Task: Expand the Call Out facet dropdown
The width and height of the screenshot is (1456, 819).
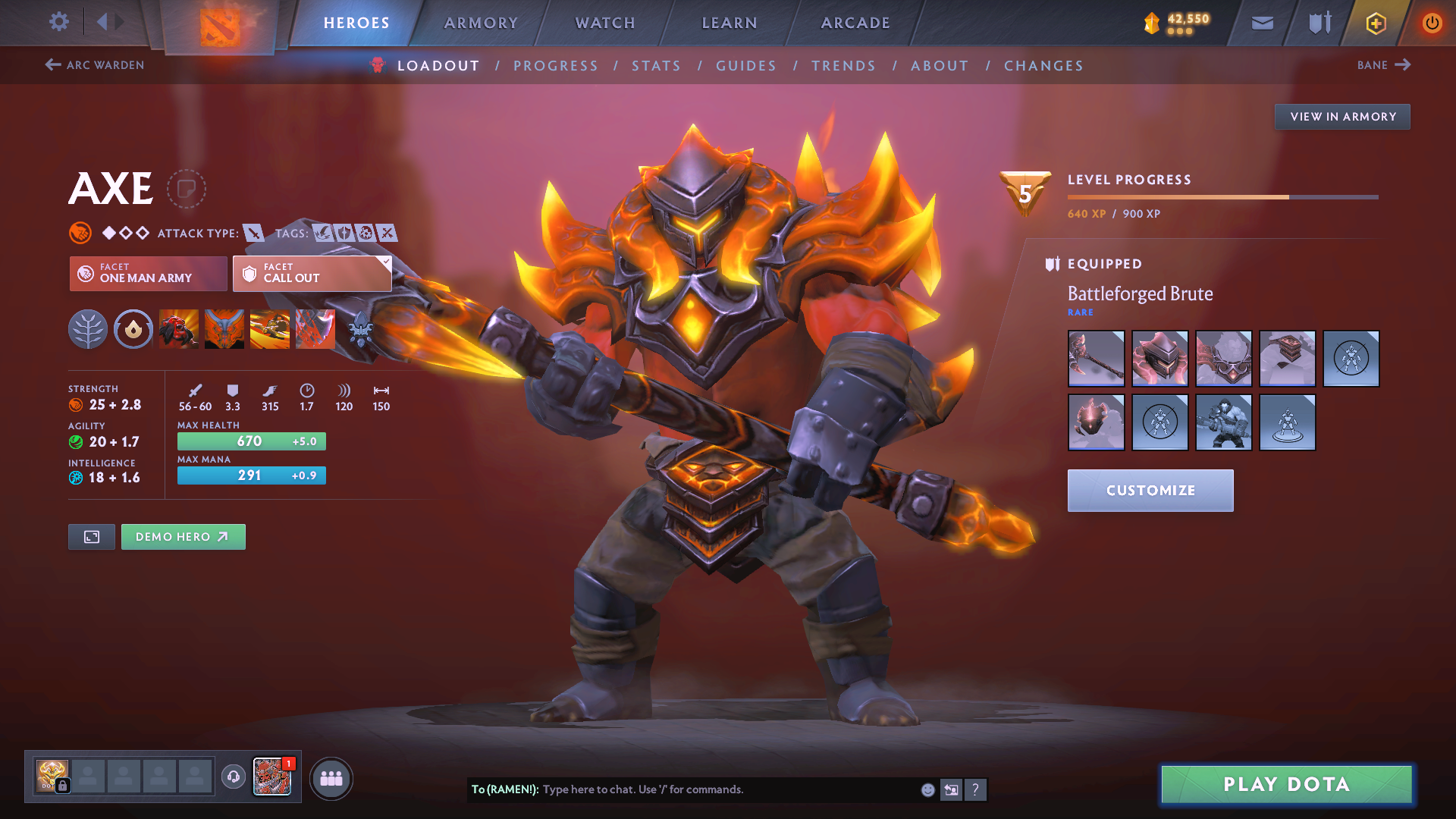Action: [385, 262]
